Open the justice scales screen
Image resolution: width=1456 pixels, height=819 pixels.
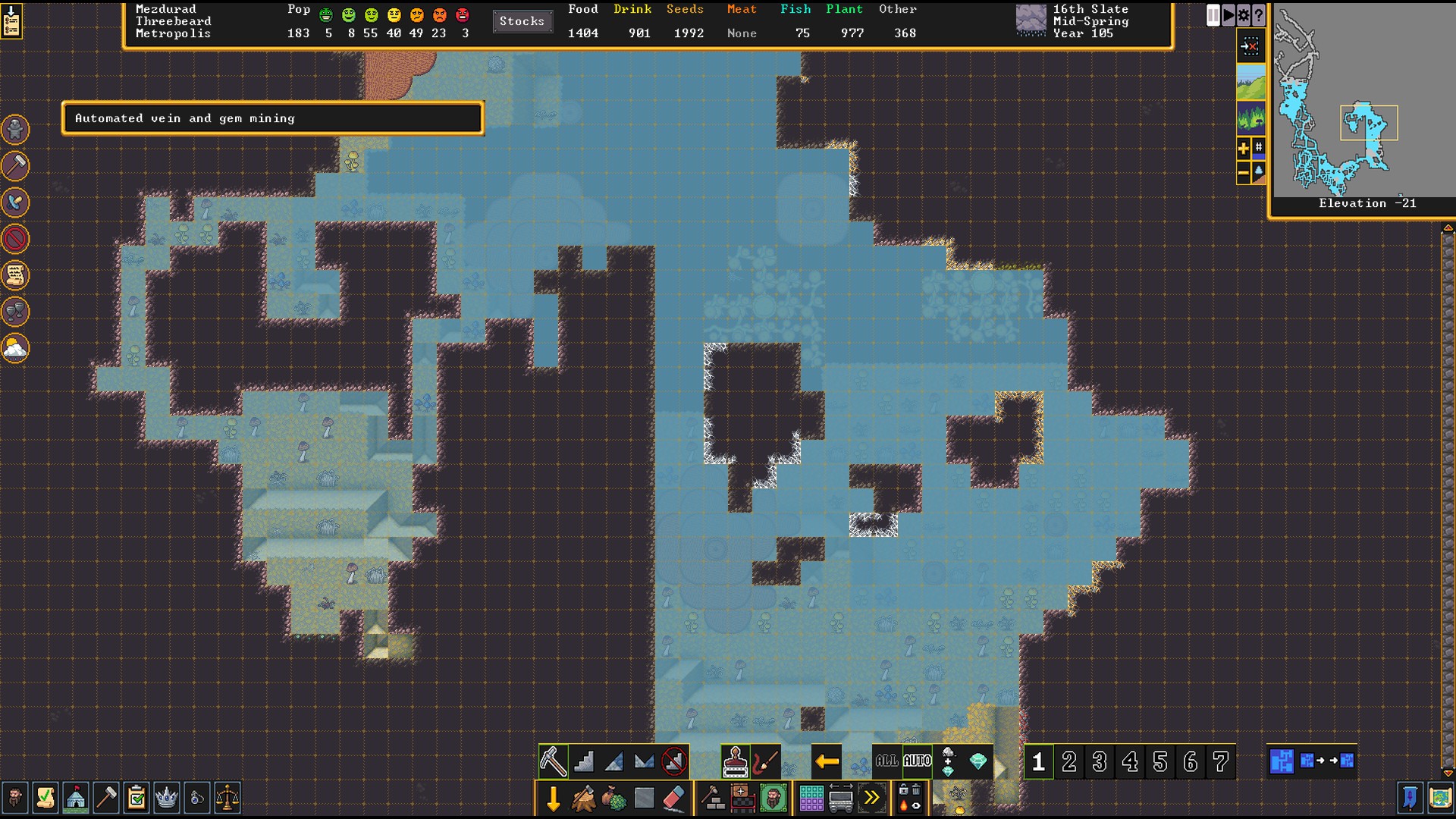227,798
